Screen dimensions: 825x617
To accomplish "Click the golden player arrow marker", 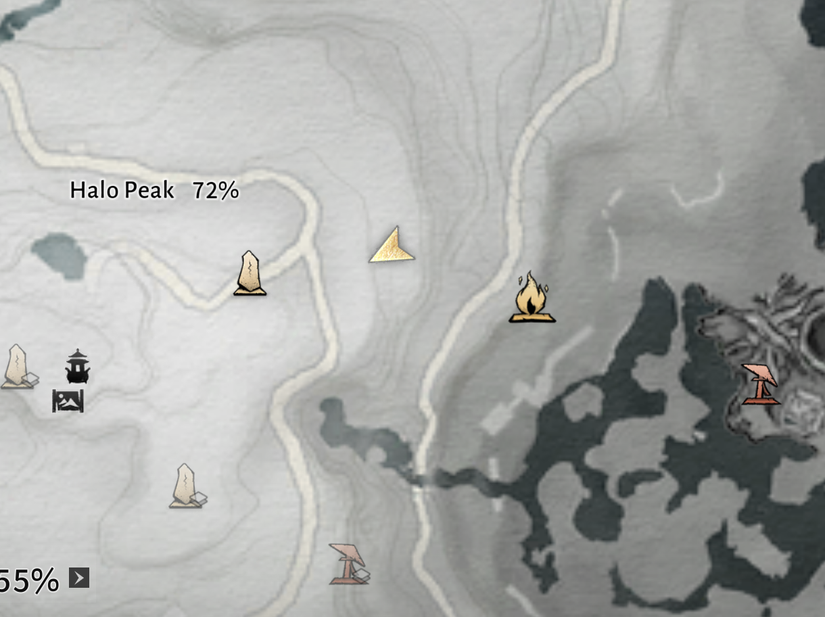I will (x=392, y=247).
